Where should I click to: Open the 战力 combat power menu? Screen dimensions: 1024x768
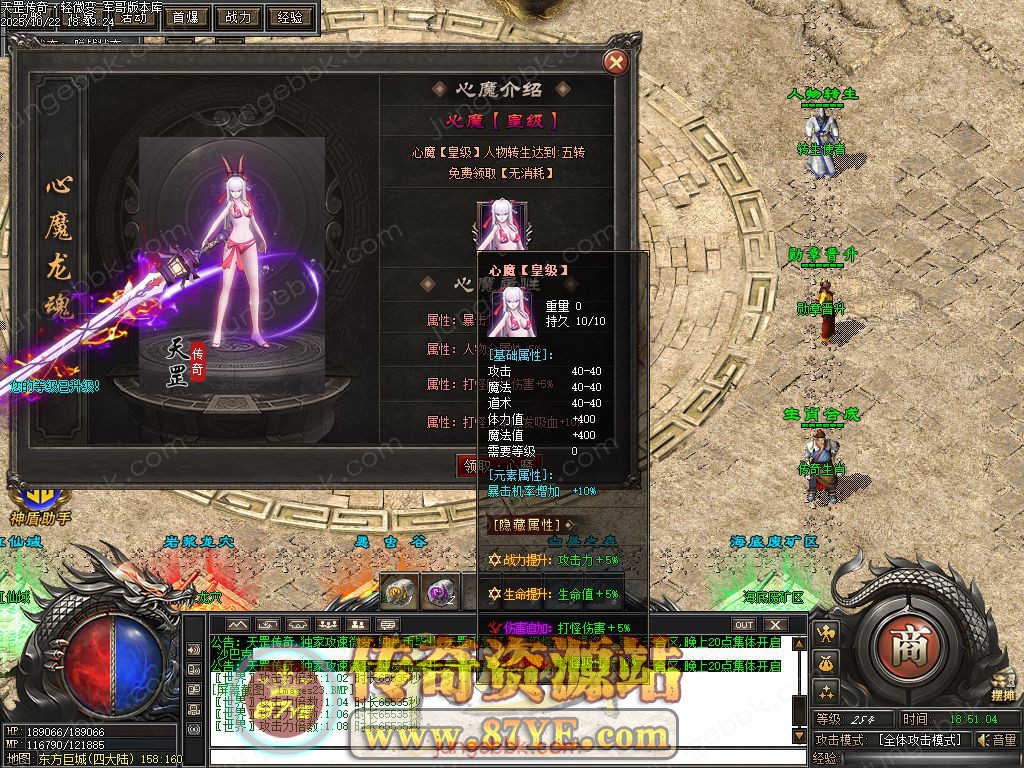[238, 17]
